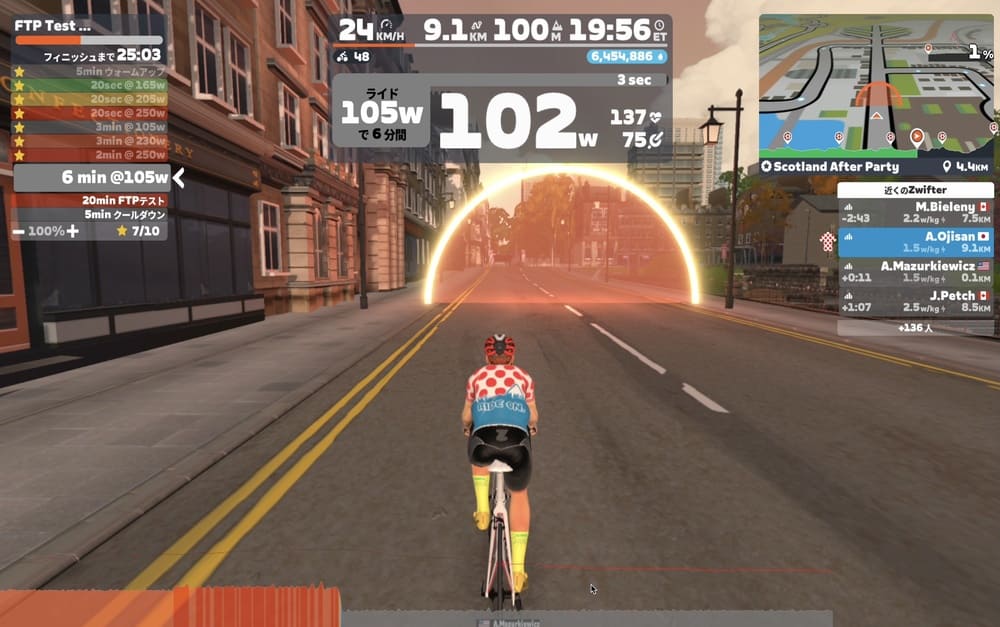Select the 20min FTPテスト workout step
Image resolution: width=1000 pixels, height=627 pixels.
(110, 200)
